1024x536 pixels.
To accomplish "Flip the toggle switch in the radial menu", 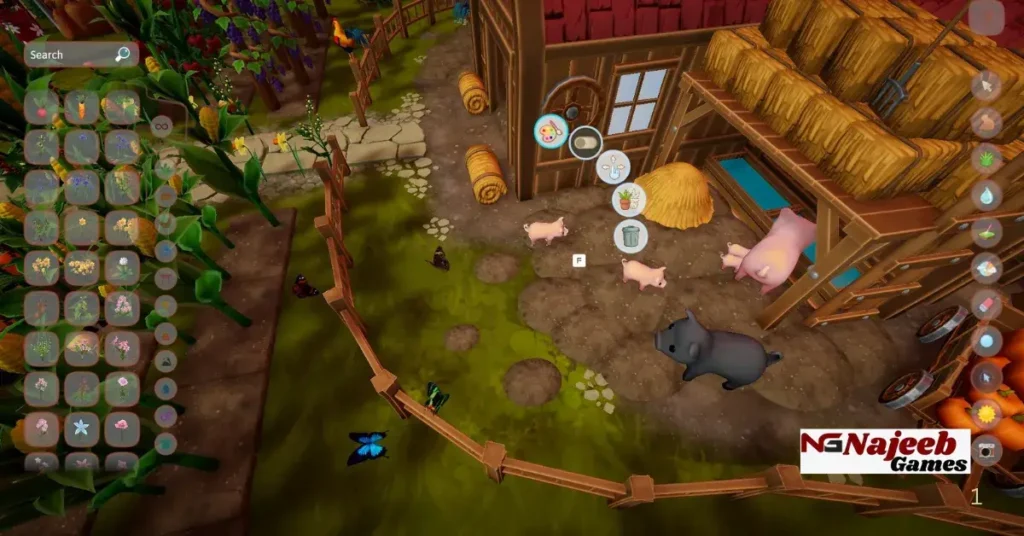I will [x=584, y=143].
